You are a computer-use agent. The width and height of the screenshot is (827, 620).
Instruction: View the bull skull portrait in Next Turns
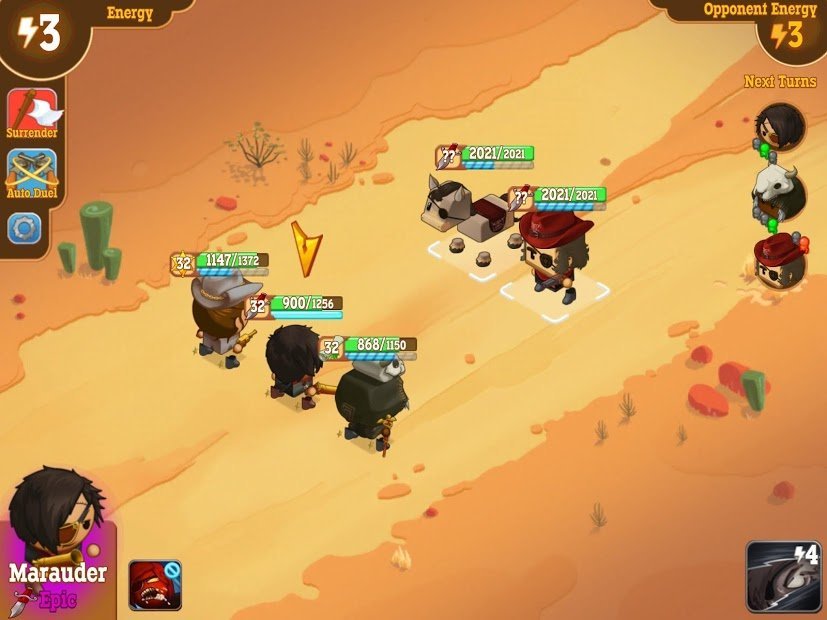tap(780, 192)
